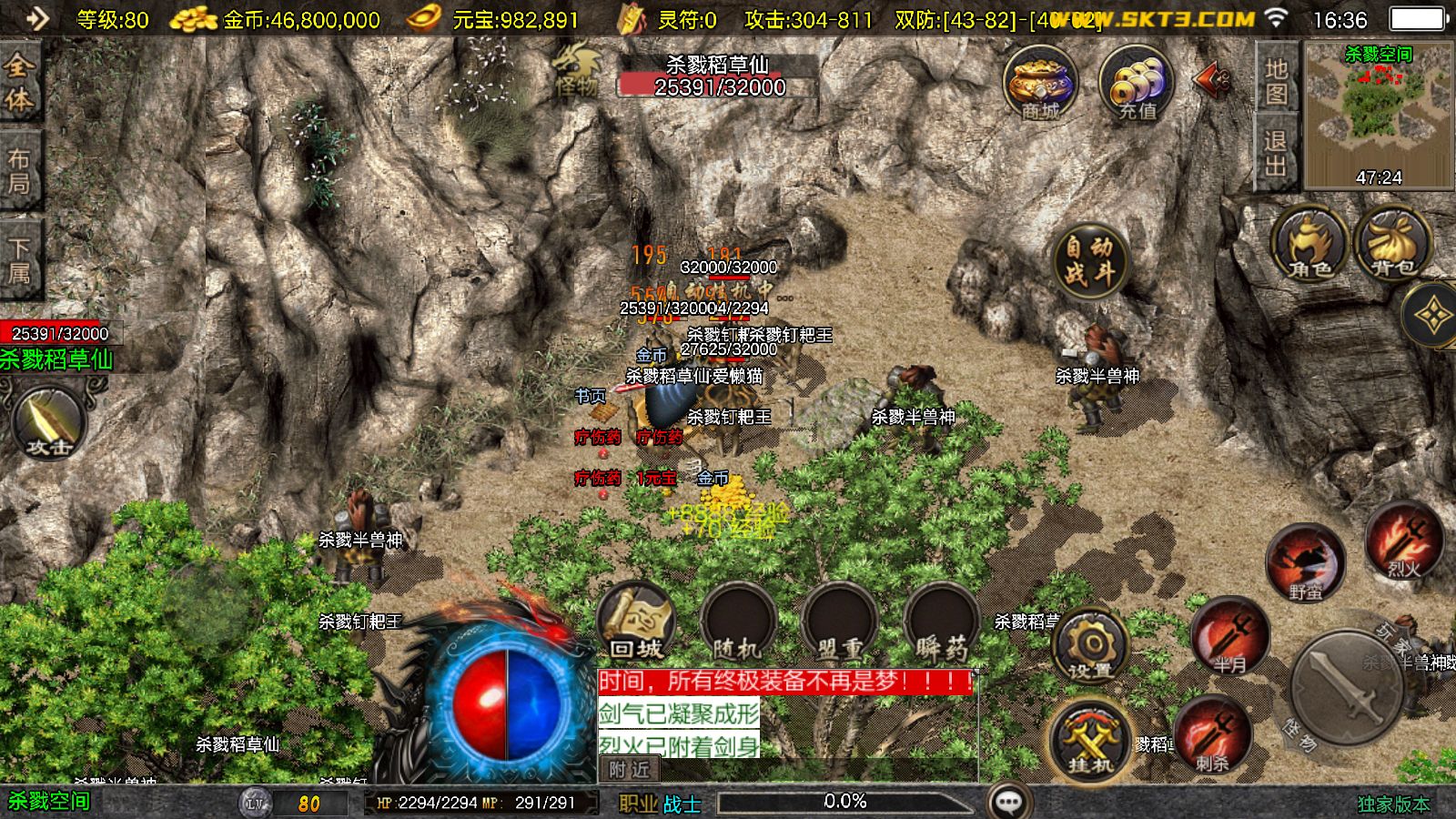This screenshot has width=1456, height=819.
Task: Tap the 攻击 attack button
Action: (x=49, y=421)
